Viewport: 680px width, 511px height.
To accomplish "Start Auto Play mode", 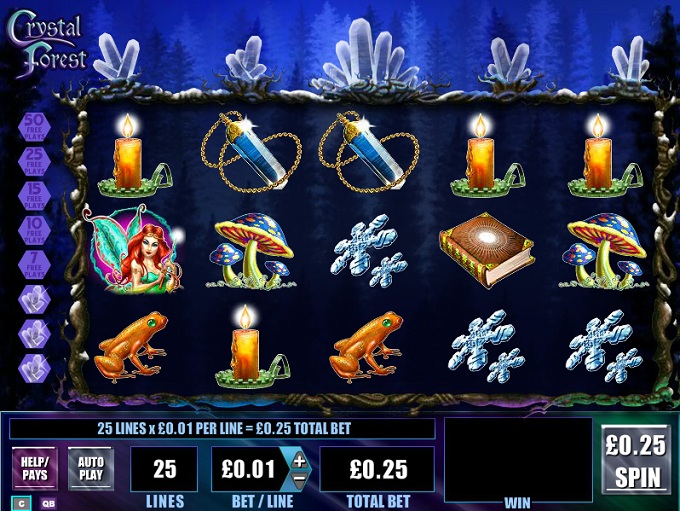I will [x=91, y=468].
